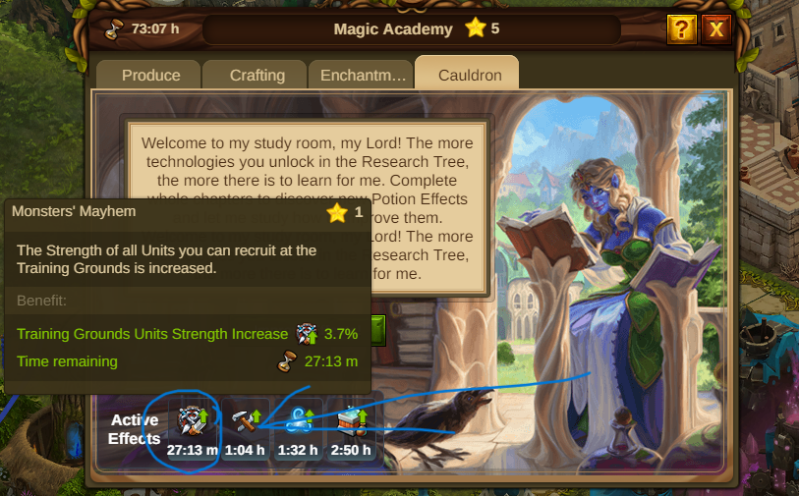The height and width of the screenshot is (496, 799).
Task: Select the Monsters' Mayhem unit strength effect
Action: coord(191,422)
